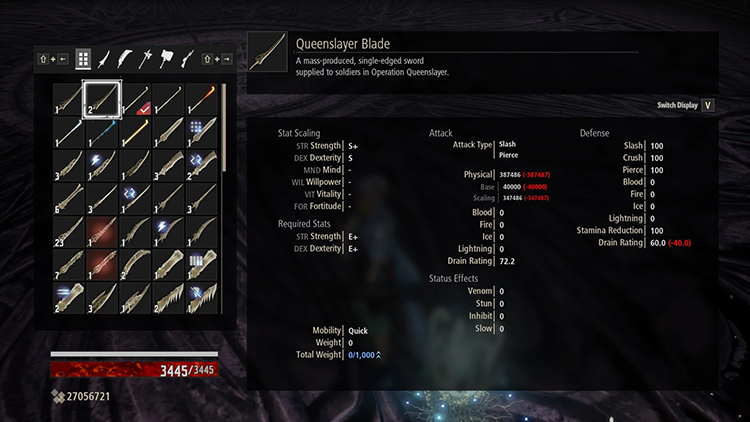Switch to the one-handed sword tab
This screenshot has height=422, width=750.
click(105, 59)
